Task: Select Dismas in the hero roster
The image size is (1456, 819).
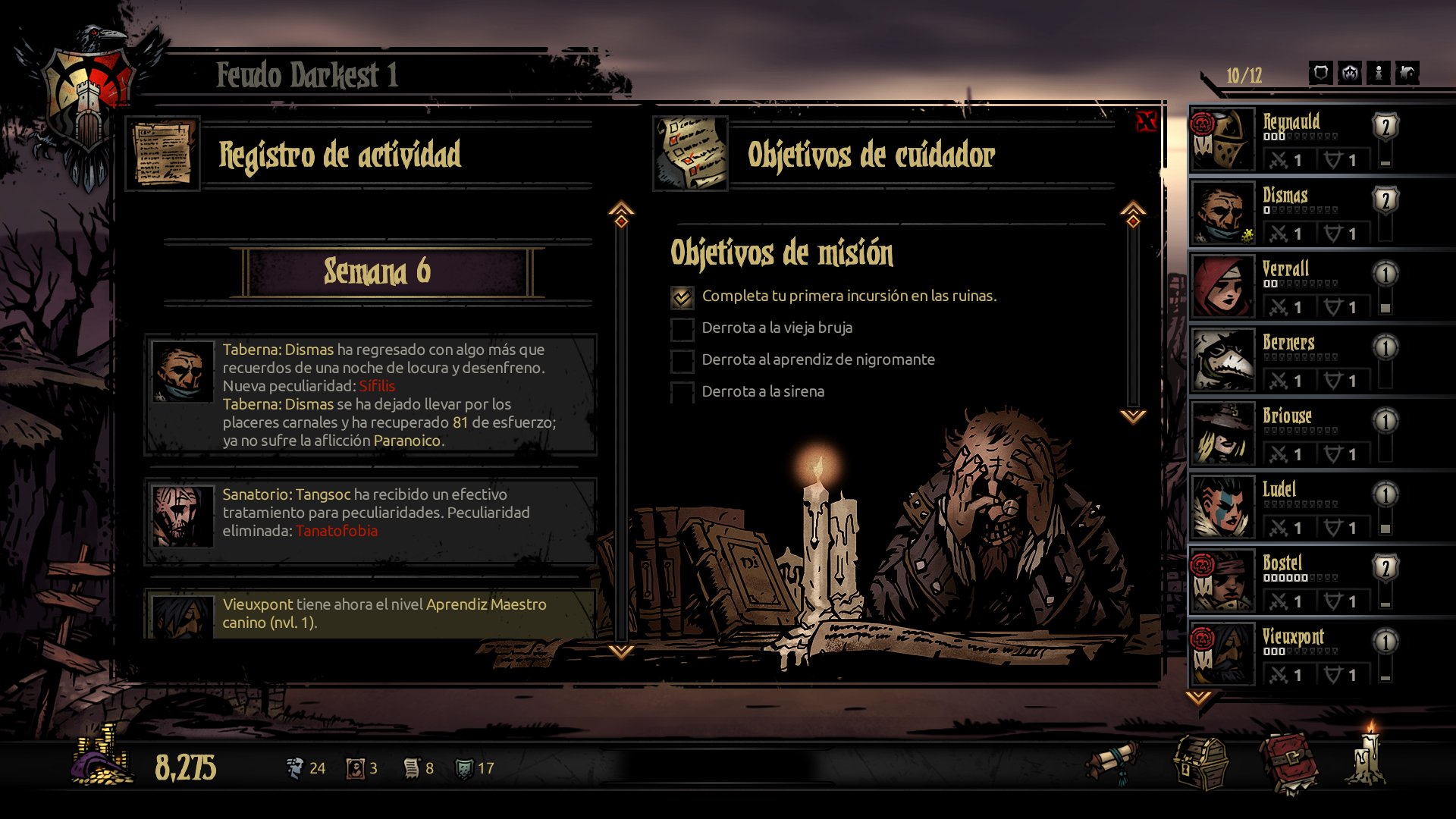Action: 1289,213
